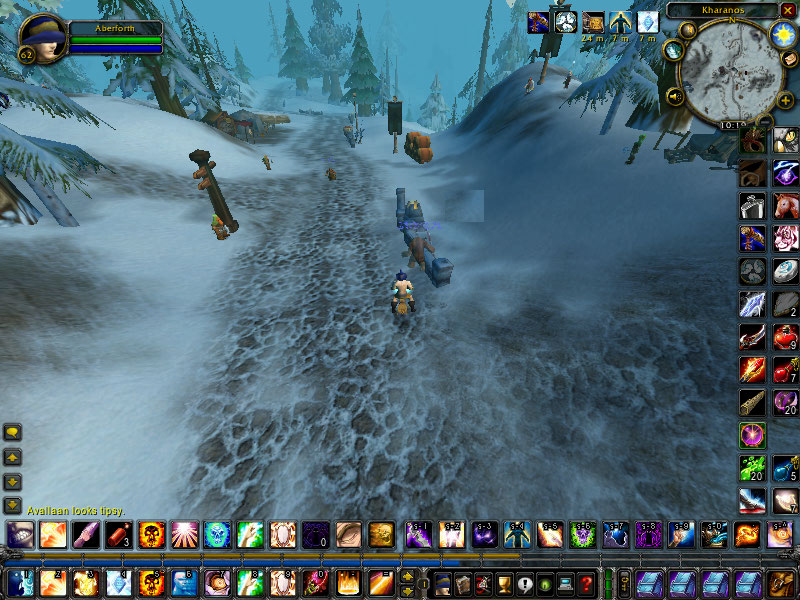The width and height of the screenshot is (800, 600).
Task: Activate the blue skull ability icon
Action: (216, 534)
